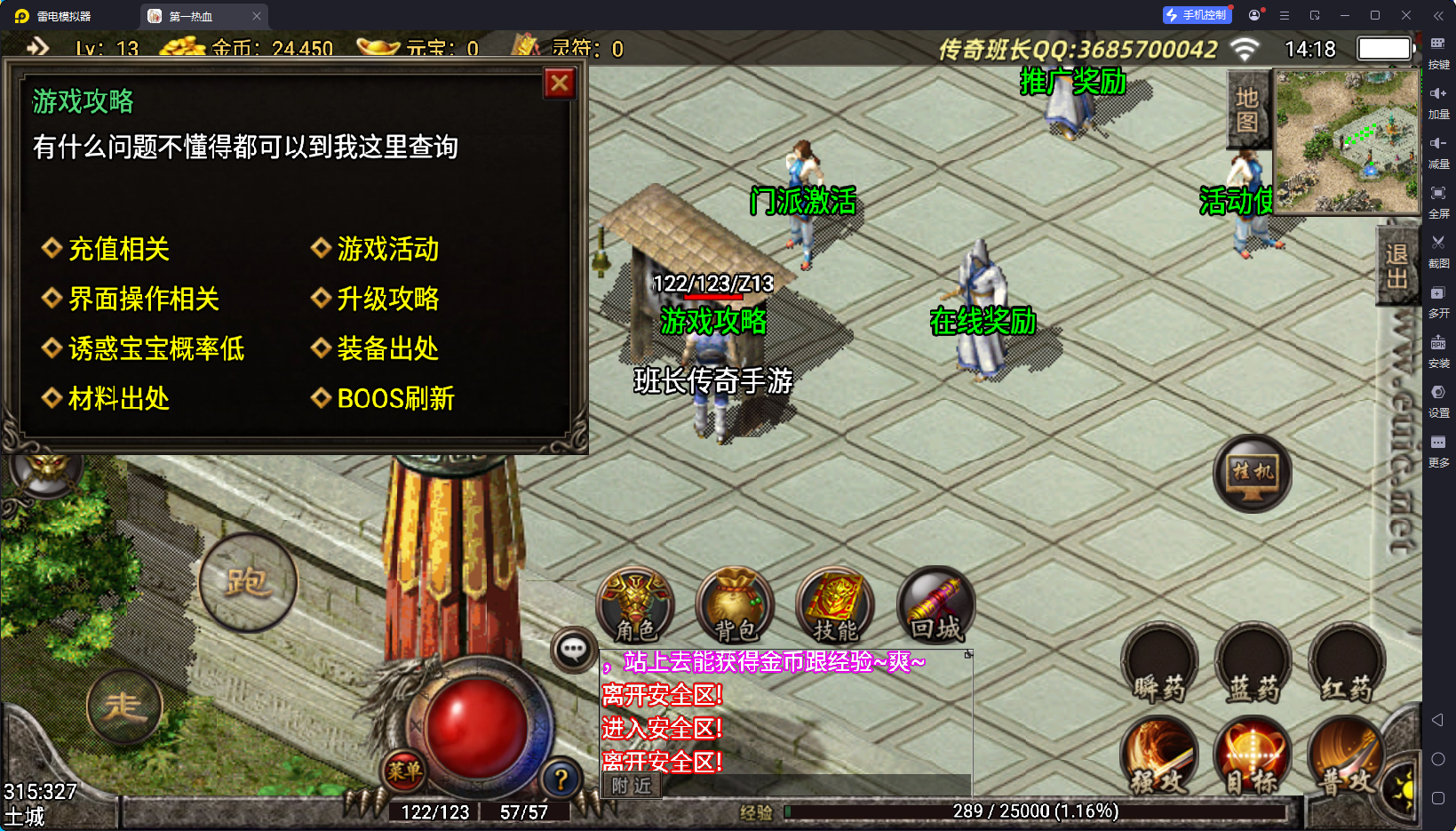The width and height of the screenshot is (1456, 831).
Task: Toggle the 挂机 auto-battle button
Action: tap(1252, 473)
